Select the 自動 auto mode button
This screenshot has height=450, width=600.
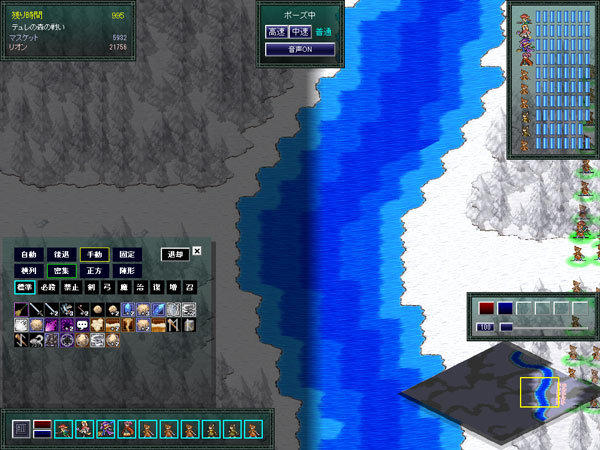pos(29,254)
